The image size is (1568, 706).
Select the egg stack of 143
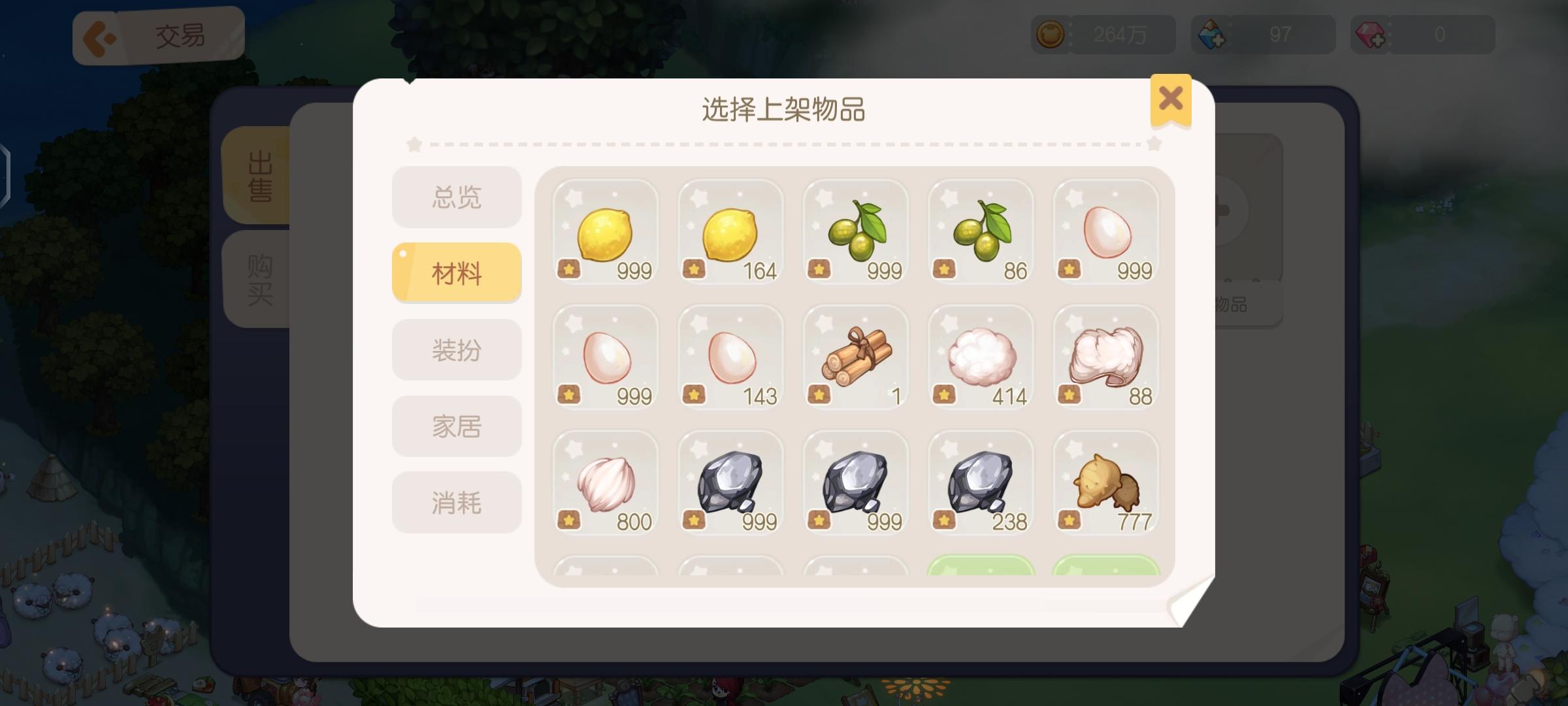click(x=730, y=360)
